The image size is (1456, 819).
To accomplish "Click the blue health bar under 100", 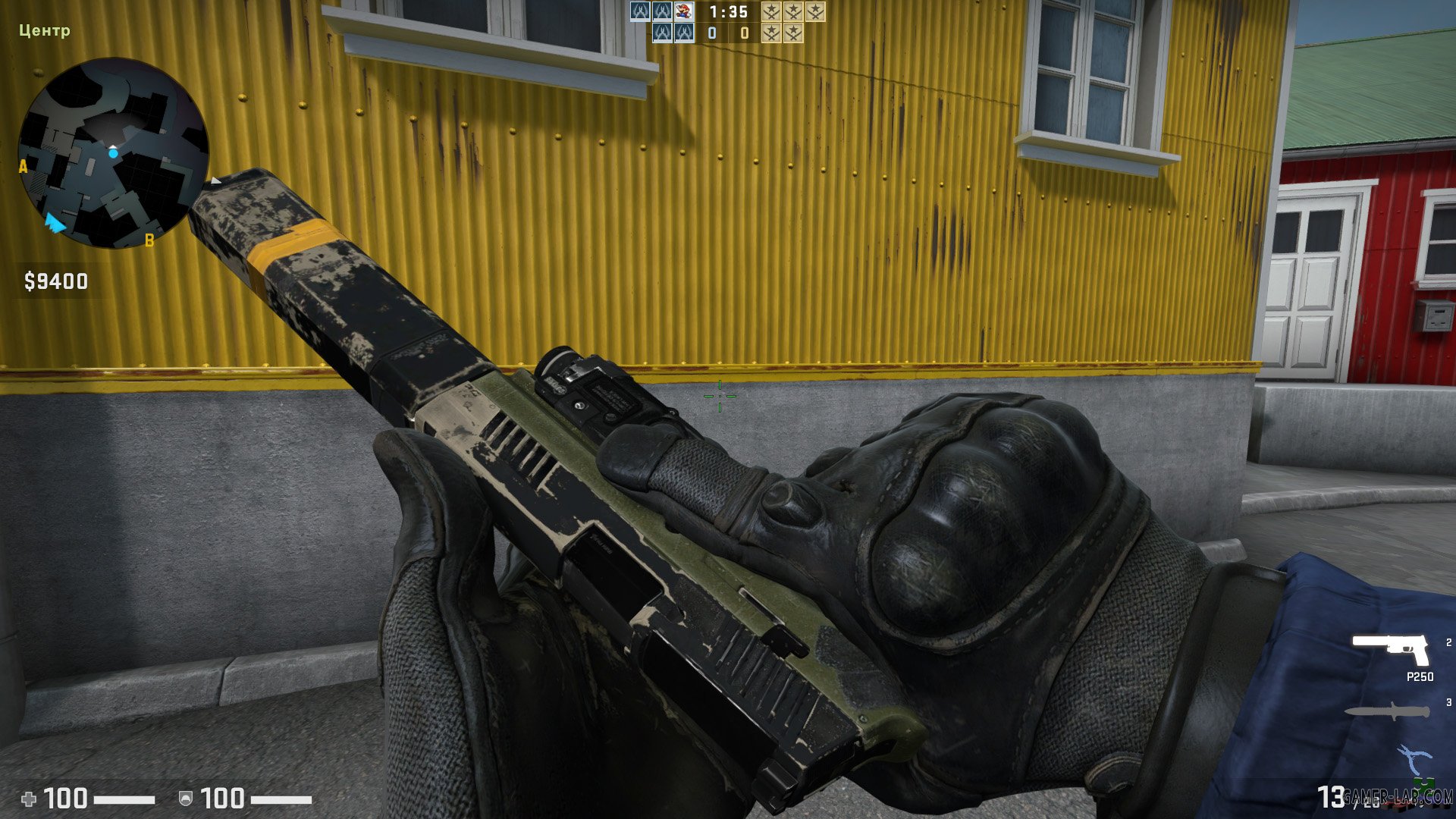I will (x=125, y=799).
